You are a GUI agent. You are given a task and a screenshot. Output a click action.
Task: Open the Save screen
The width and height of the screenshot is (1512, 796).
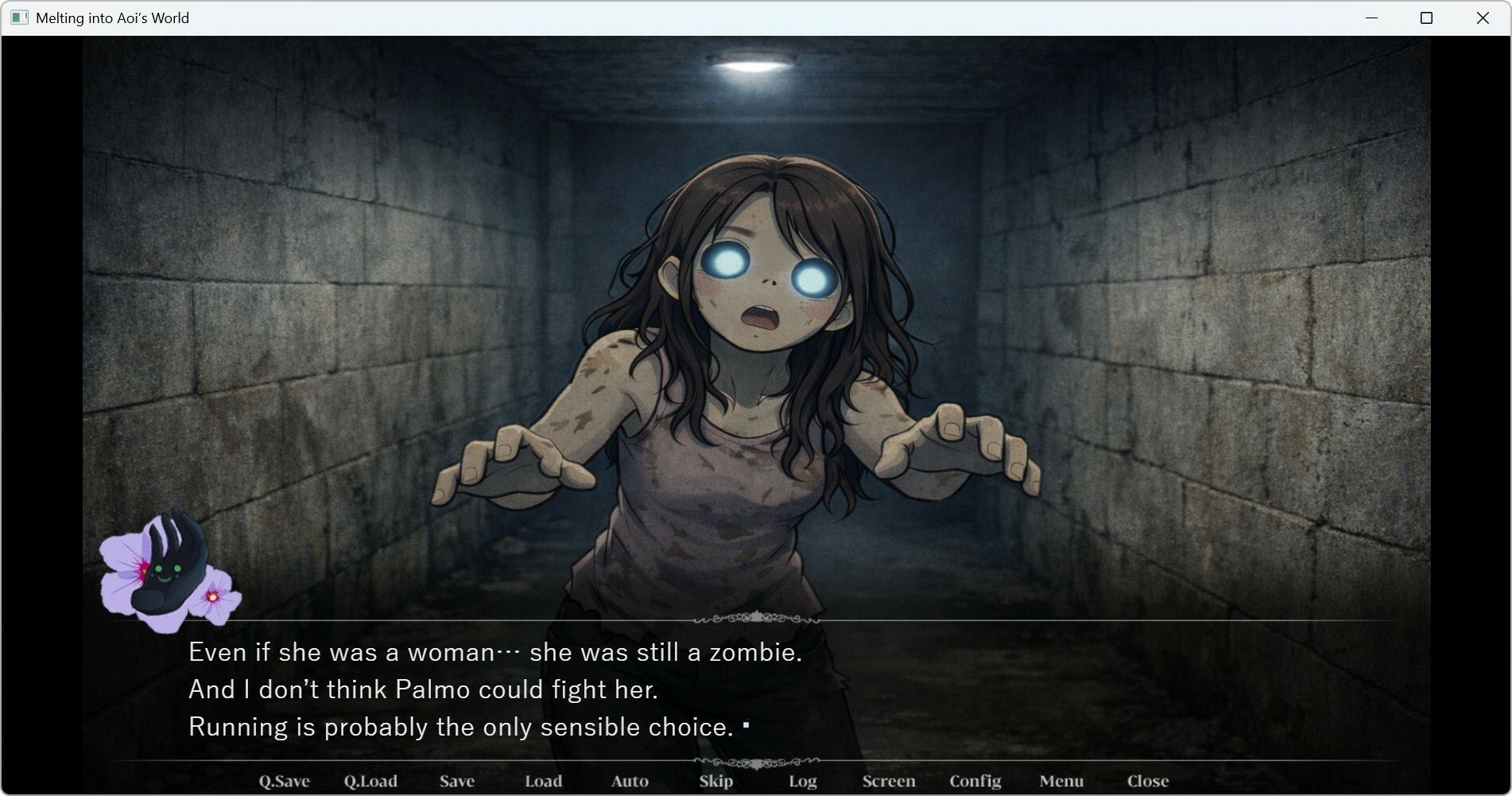457,781
